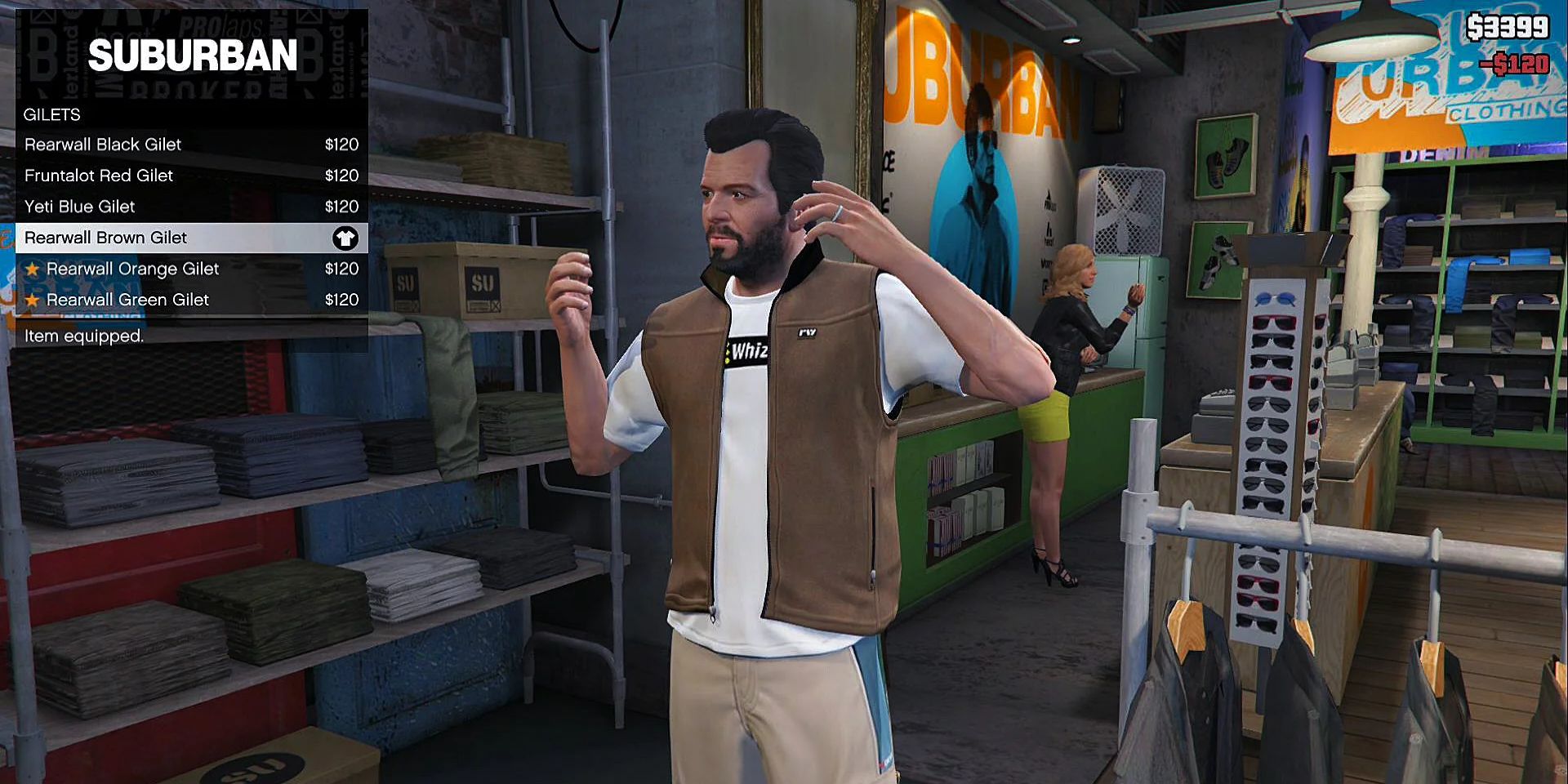
Task: Select Rearwall Black Gilet from the list
Action: (x=103, y=145)
